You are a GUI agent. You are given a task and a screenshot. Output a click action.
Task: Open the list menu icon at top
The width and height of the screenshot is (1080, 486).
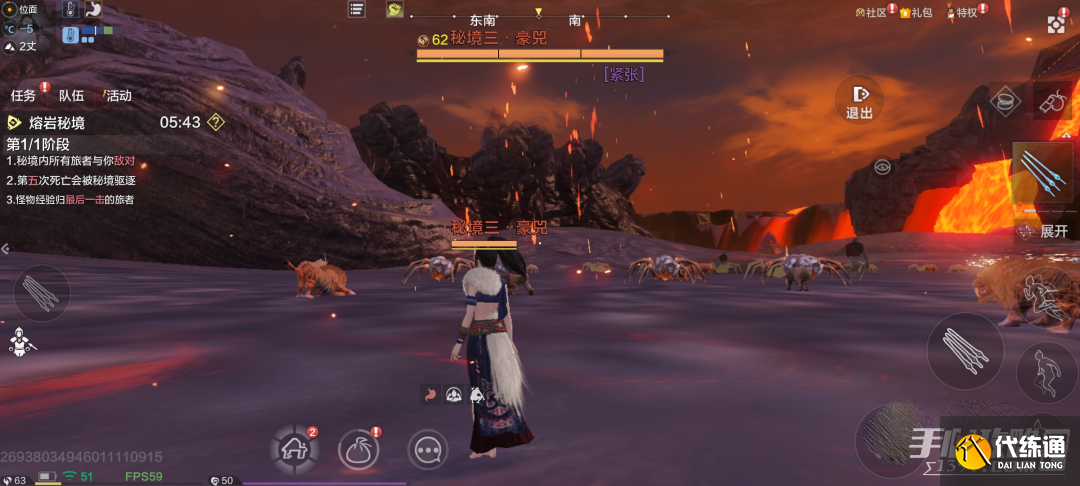click(x=357, y=9)
